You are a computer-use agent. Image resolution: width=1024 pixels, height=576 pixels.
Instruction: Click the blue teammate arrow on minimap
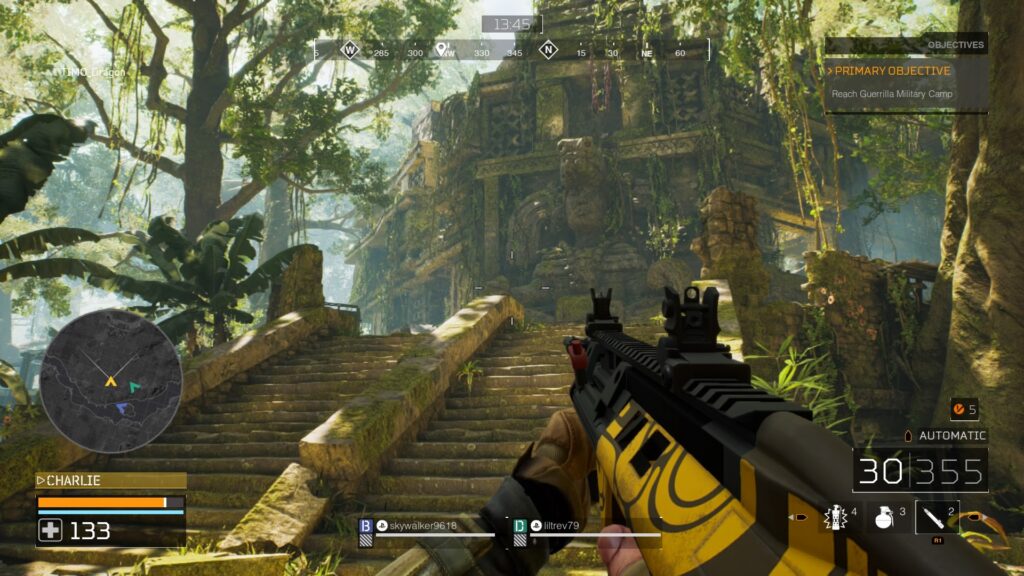(121, 408)
